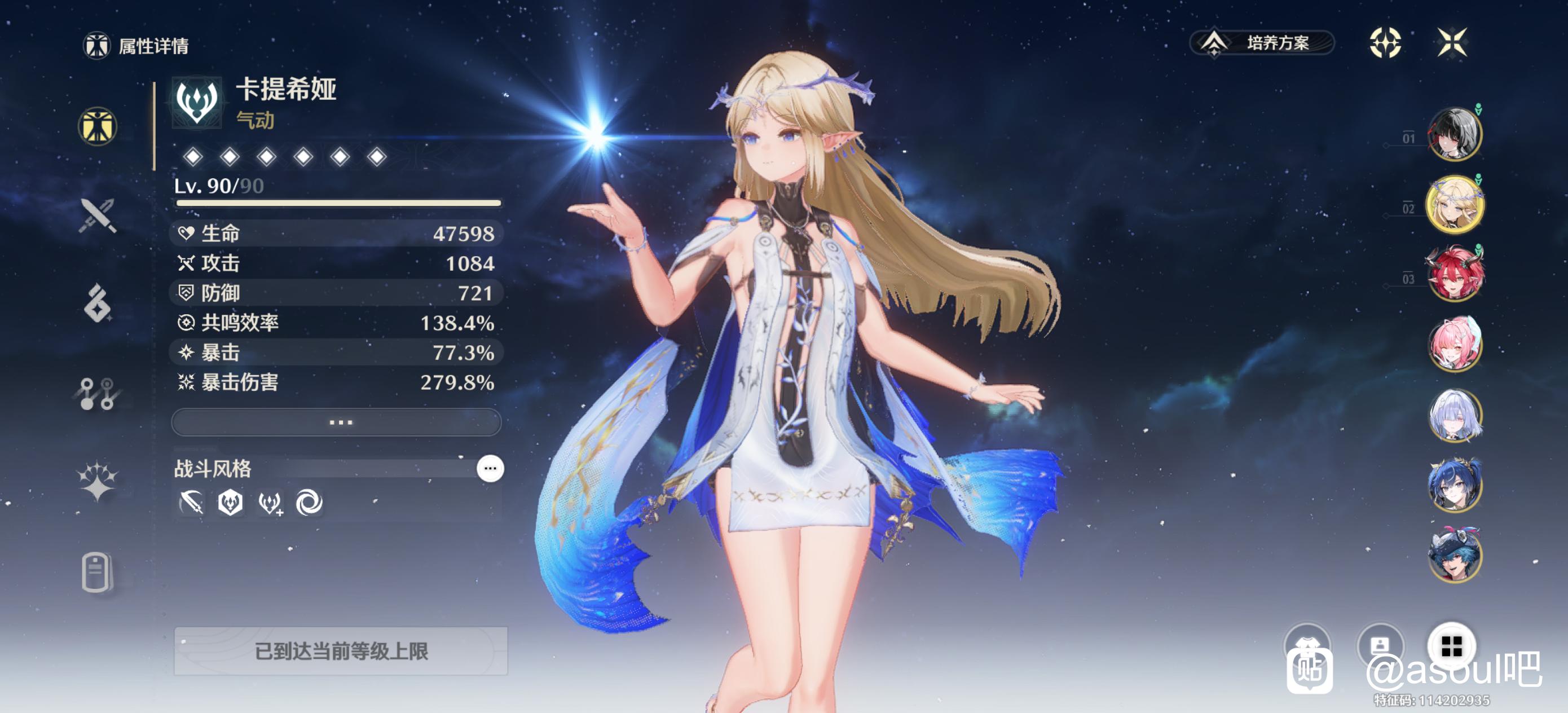Switch to the skill tree nodes tab

click(98, 393)
